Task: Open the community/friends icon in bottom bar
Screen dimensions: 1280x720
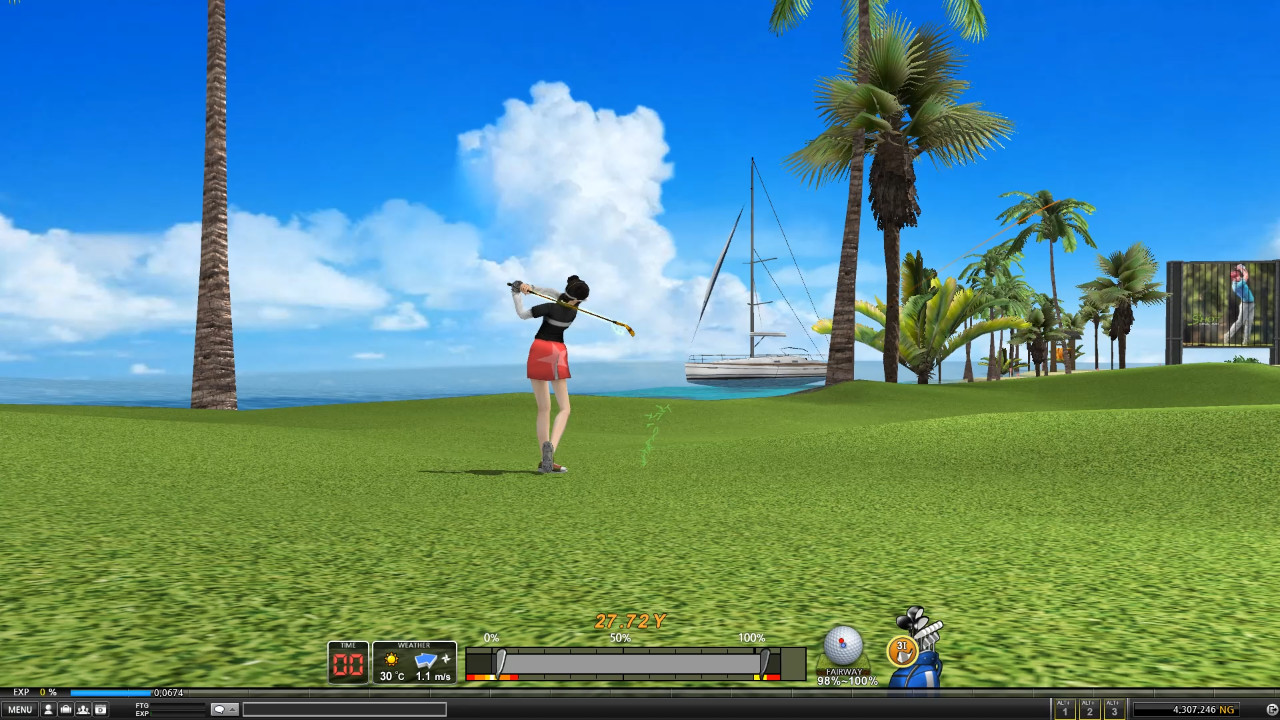Action: (x=84, y=708)
